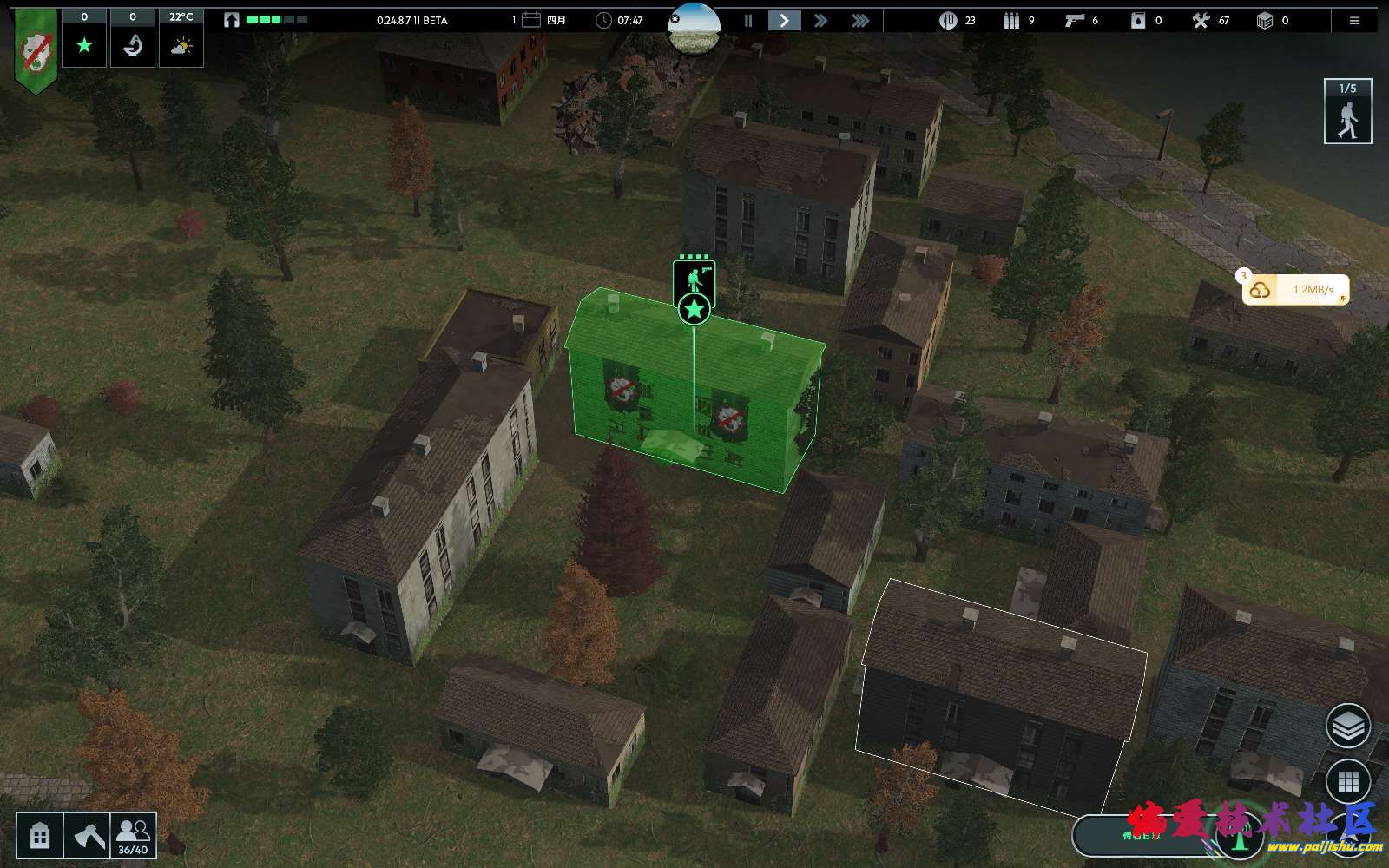
Task: Open the hamburger main menu
Action: tap(1354, 20)
